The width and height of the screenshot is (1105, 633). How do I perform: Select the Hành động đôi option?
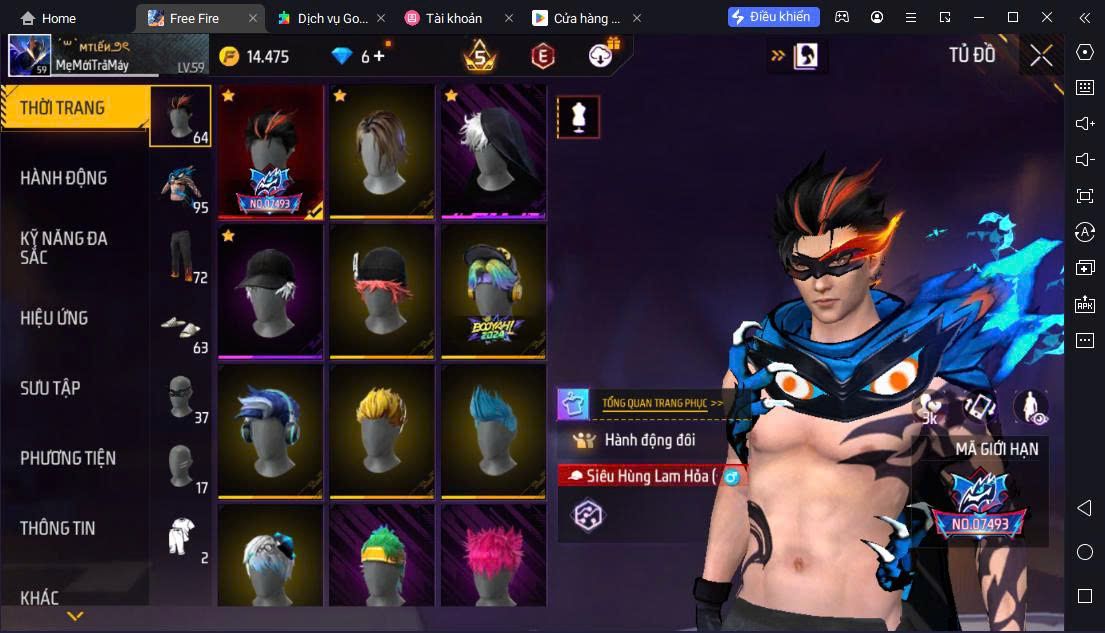(649, 440)
